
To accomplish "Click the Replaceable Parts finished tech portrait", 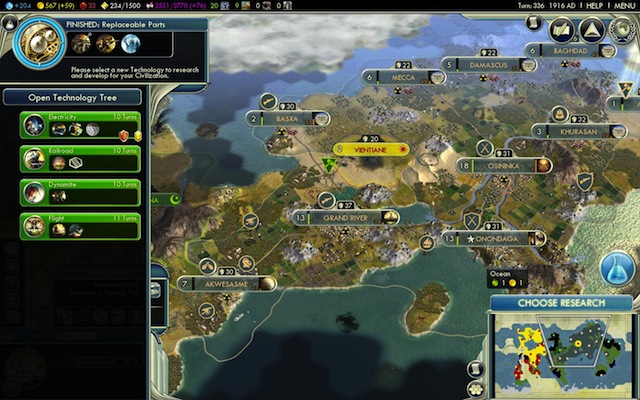I will tap(40, 42).
